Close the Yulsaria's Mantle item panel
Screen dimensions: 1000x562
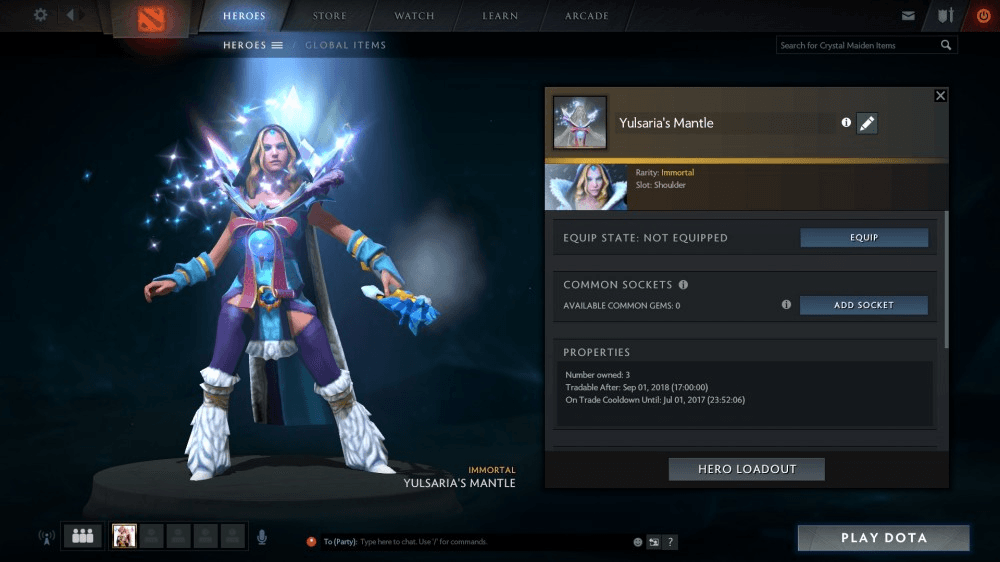[940, 96]
